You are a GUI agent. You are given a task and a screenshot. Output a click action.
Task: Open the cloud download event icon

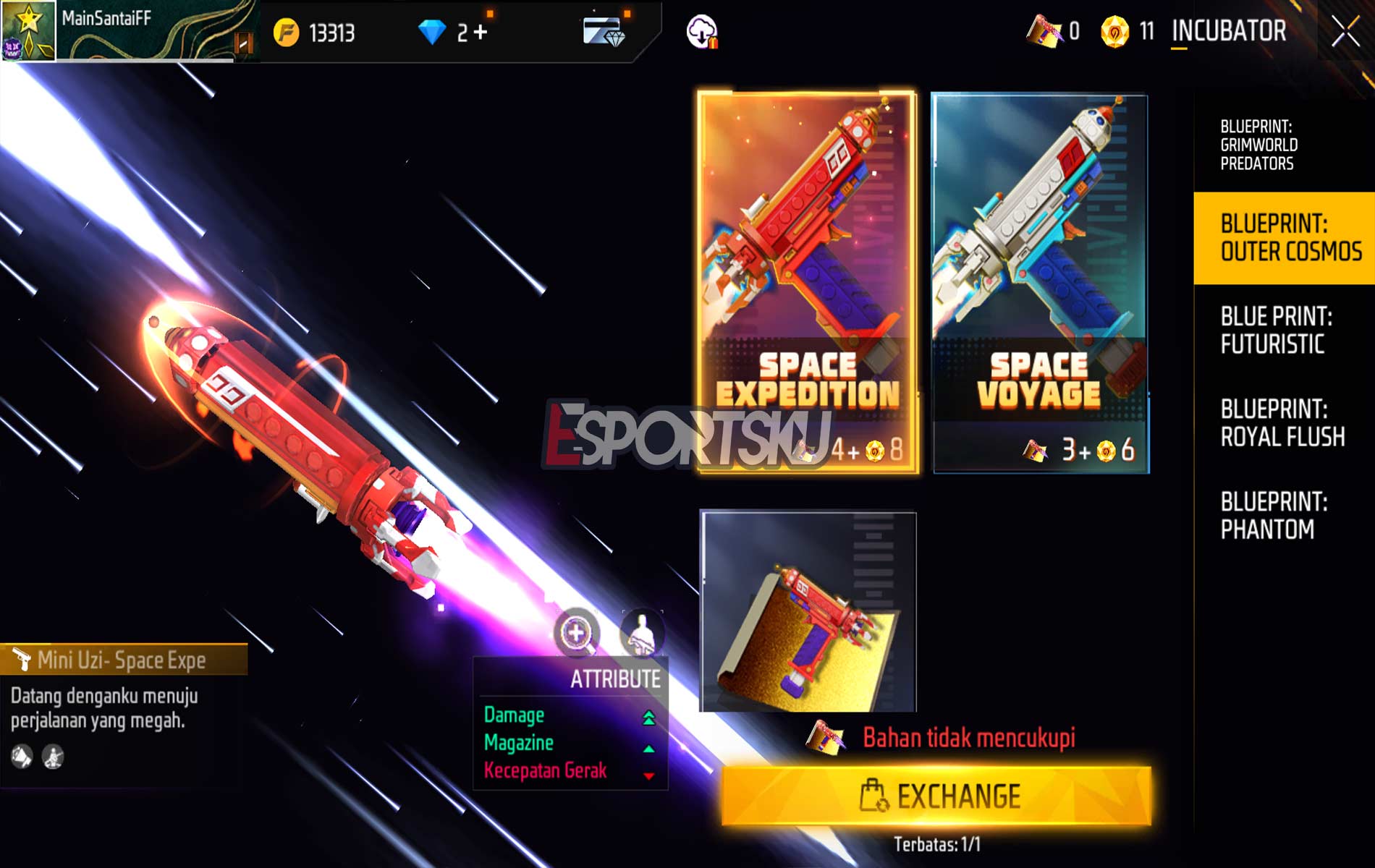pyautogui.click(x=703, y=30)
